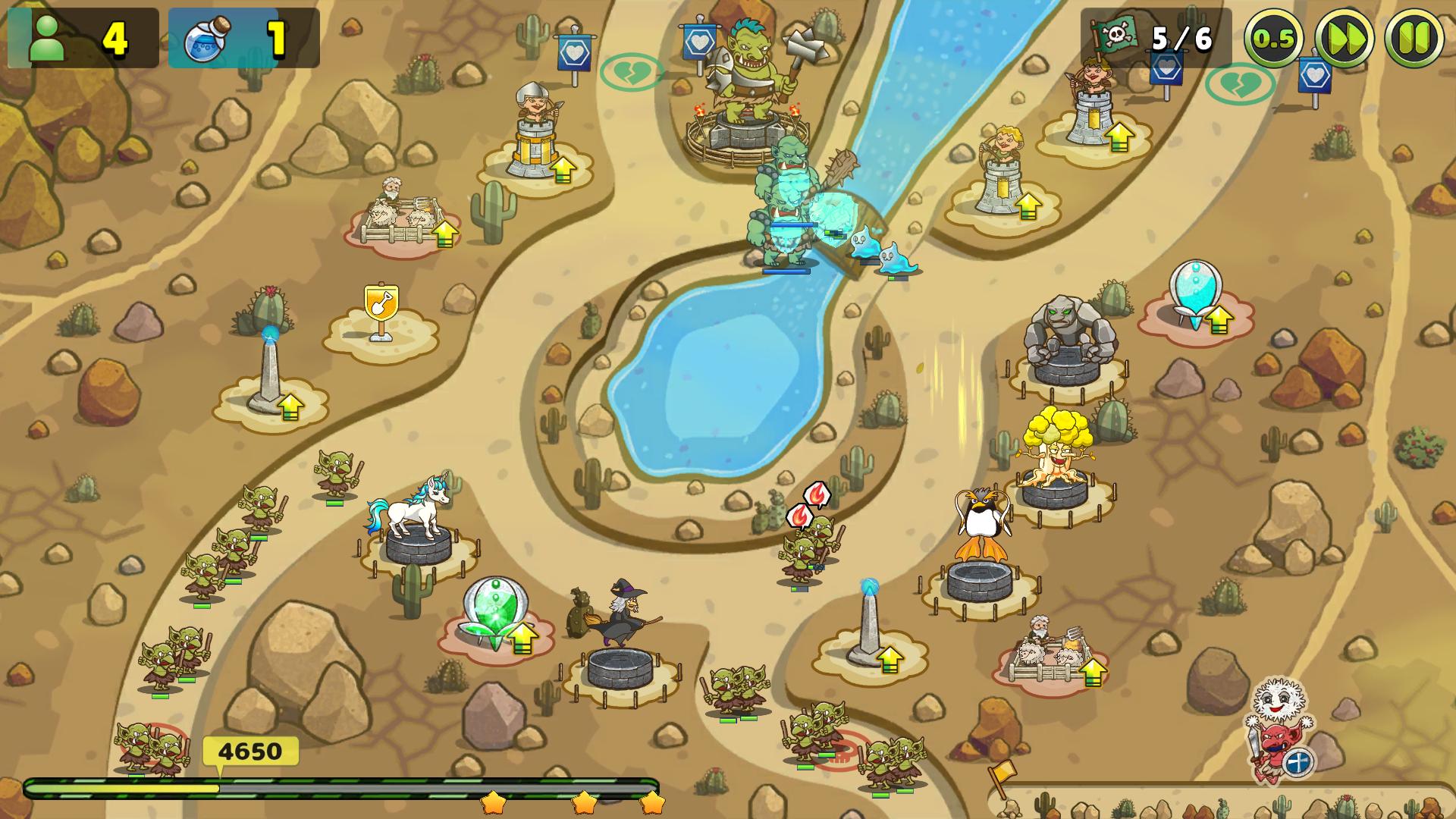Upgrade the helmeted spearman tower
This screenshot has height=819, width=1456.
click(563, 170)
